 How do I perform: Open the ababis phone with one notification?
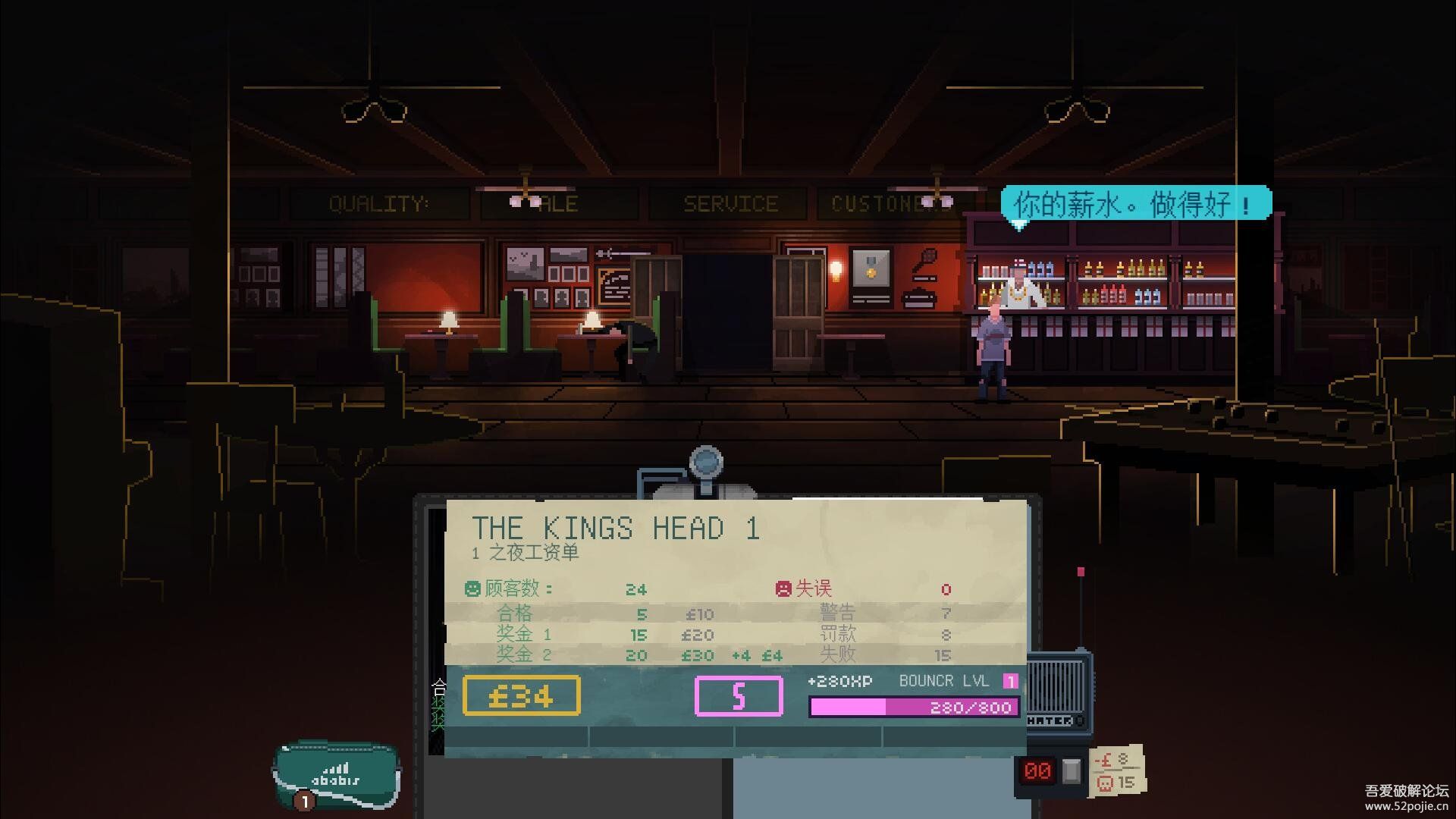(x=336, y=775)
